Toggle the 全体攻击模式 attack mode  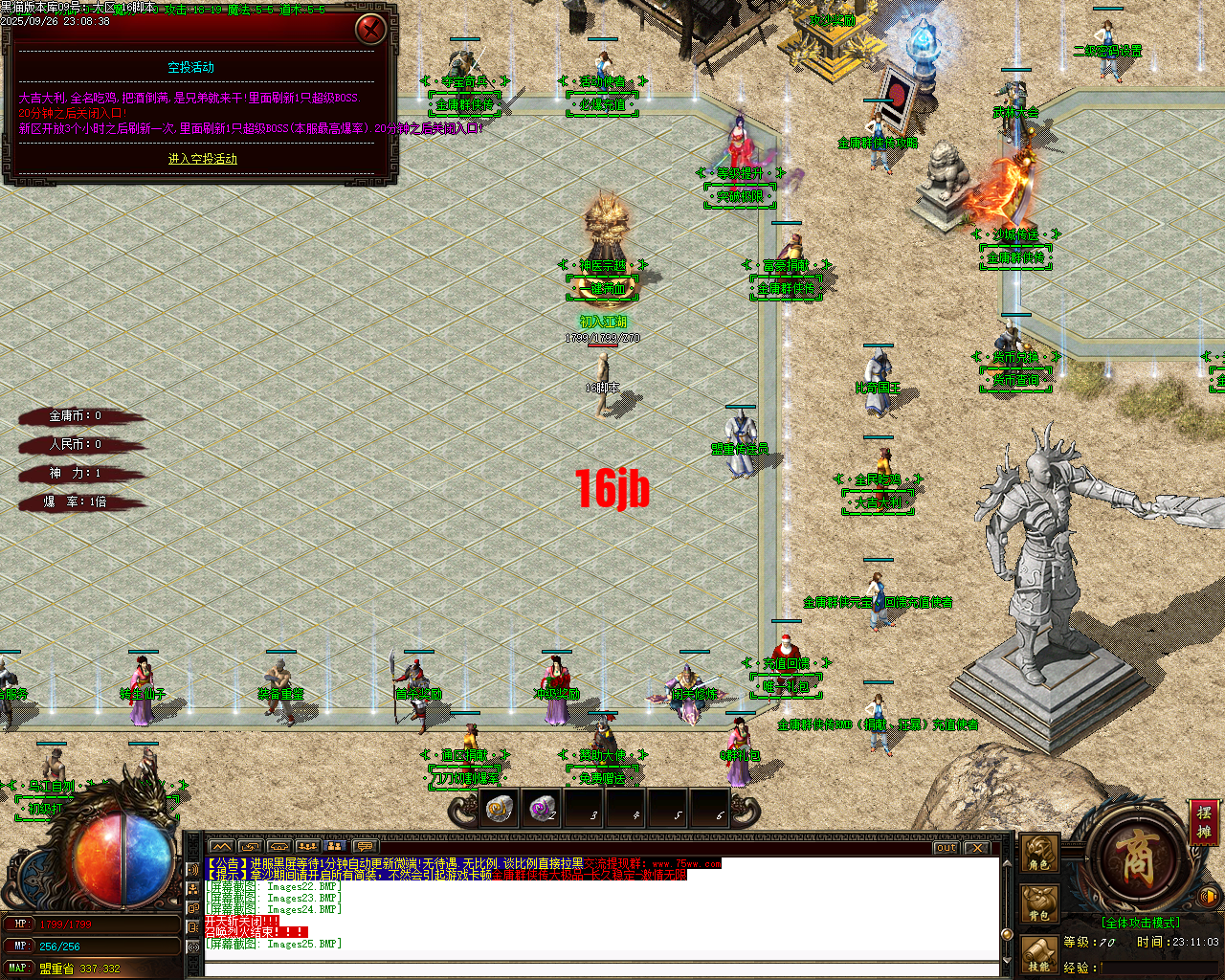1141,922
